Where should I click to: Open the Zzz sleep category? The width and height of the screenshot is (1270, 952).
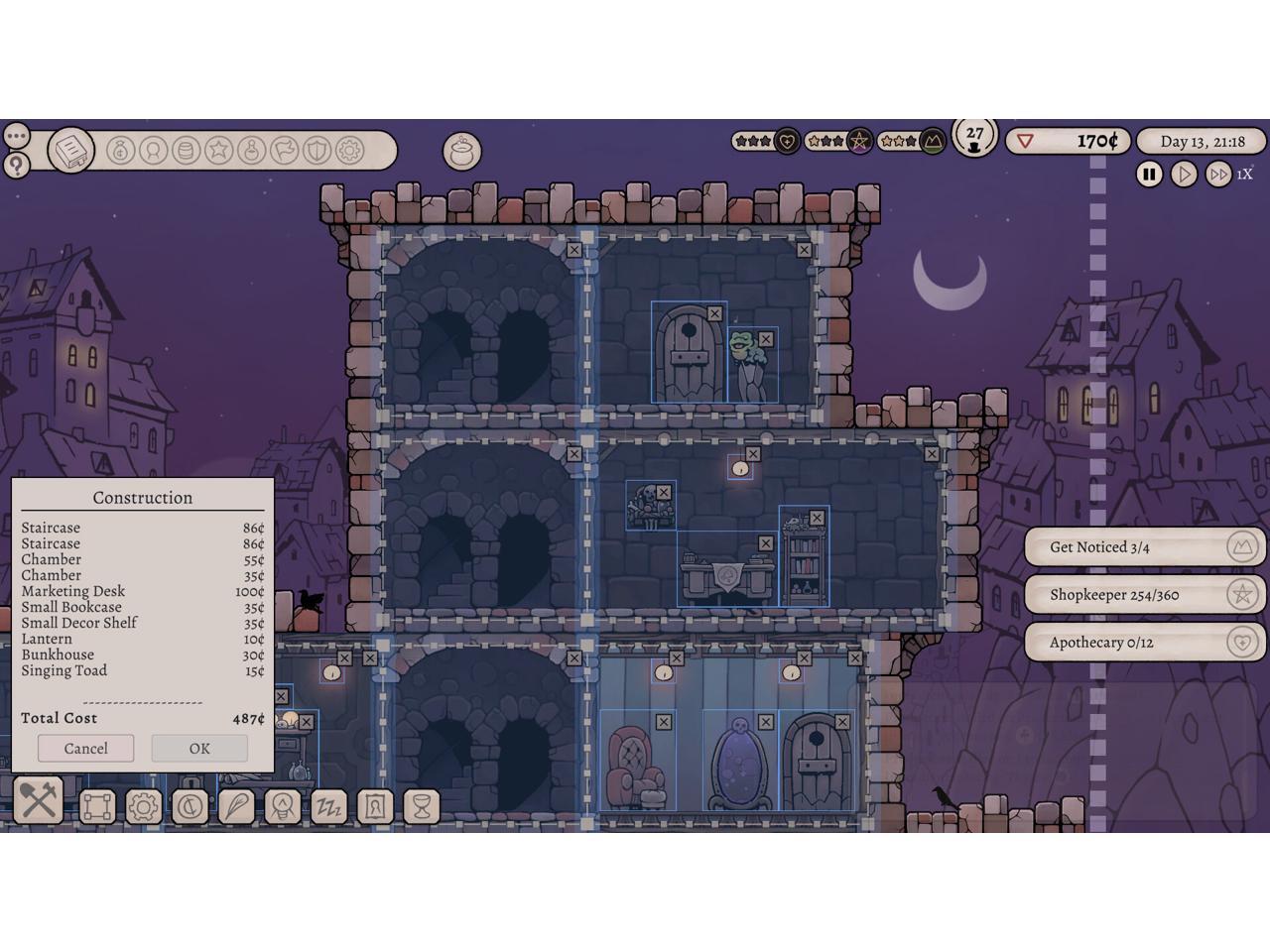pyautogui.click(x=328, y=806)
